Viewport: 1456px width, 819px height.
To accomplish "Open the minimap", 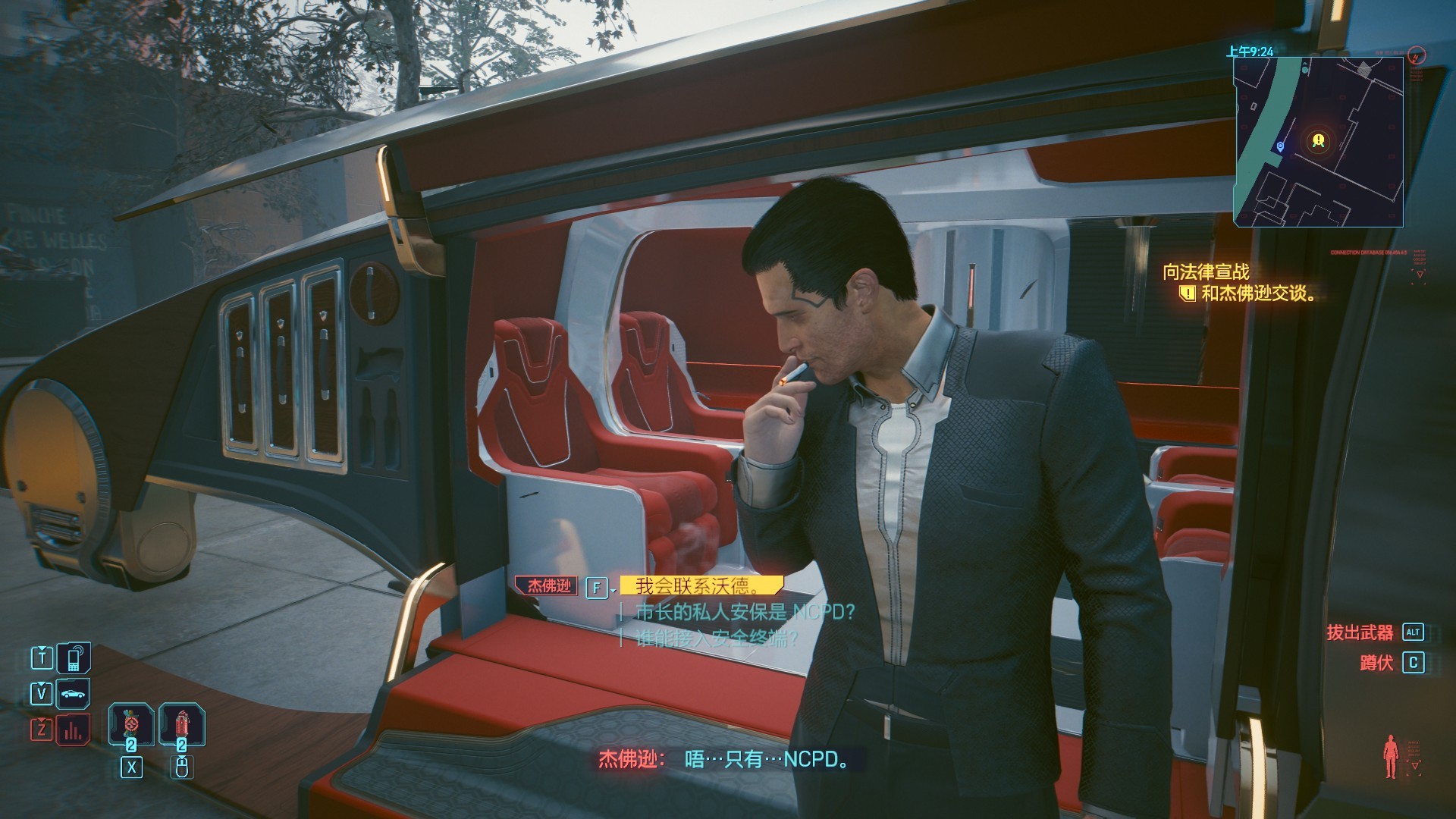I will point(1318,142).
